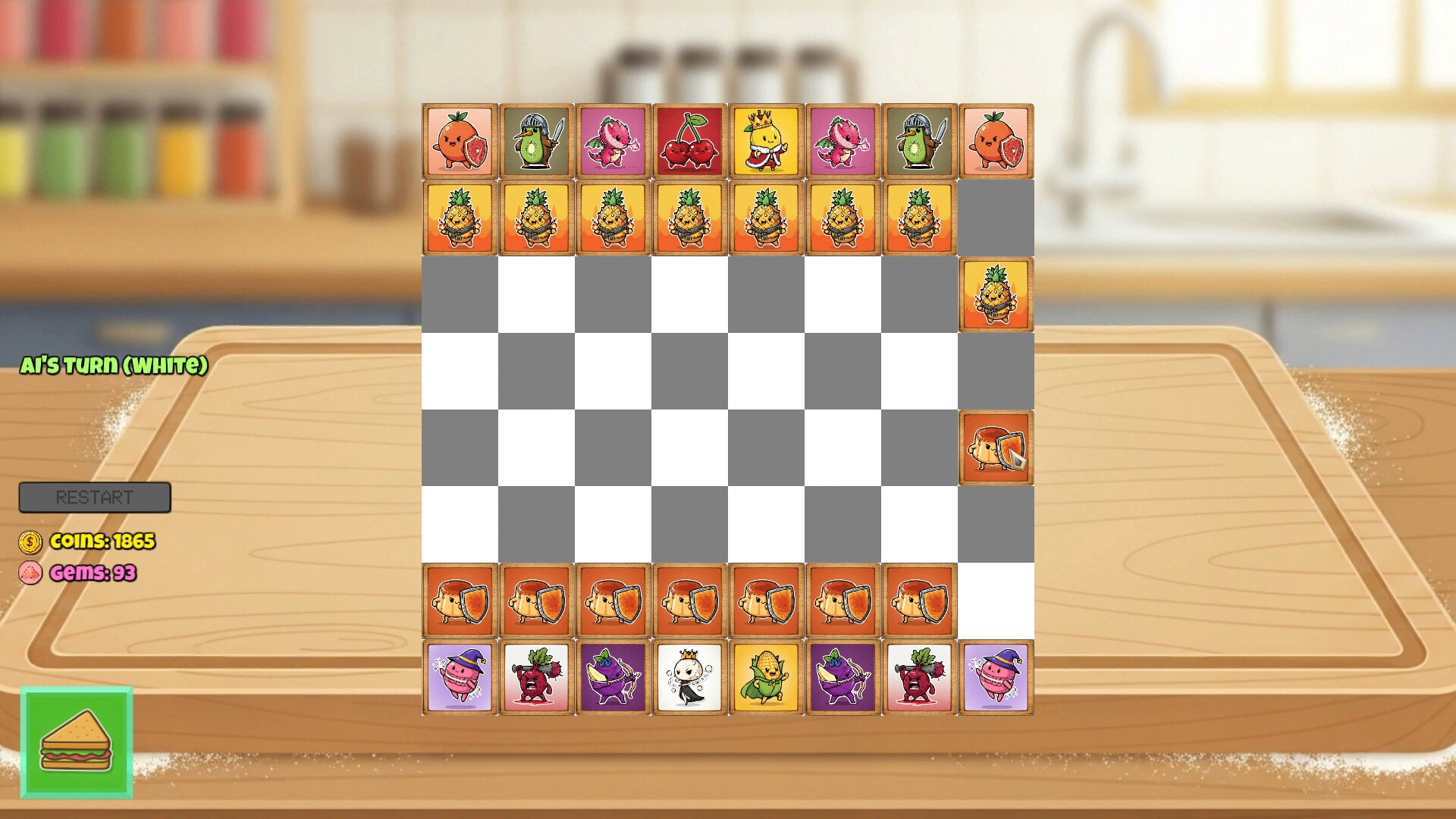Click the cherry bomb piece on the top row
Image resolution: width=1456 pixels, height=819 pixels.
pyautogui.click(x=690, y=140)
